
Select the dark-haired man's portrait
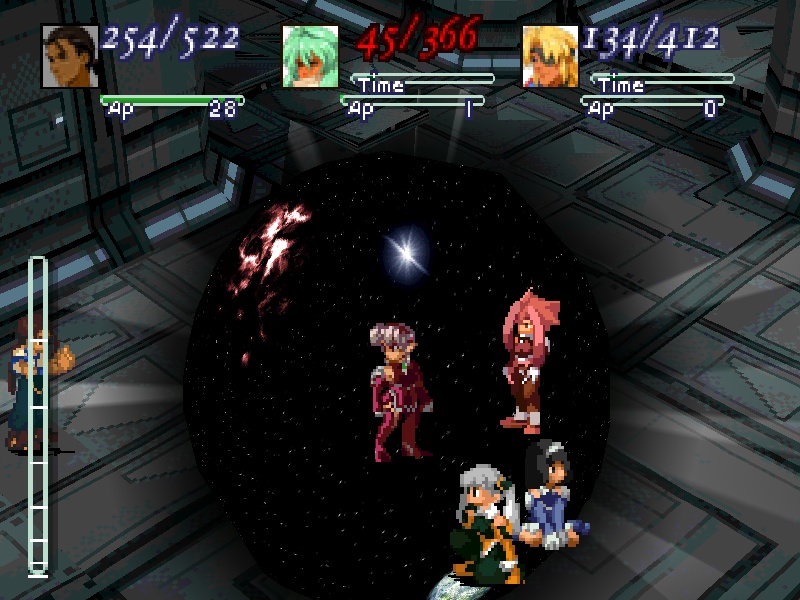[70, 56]
